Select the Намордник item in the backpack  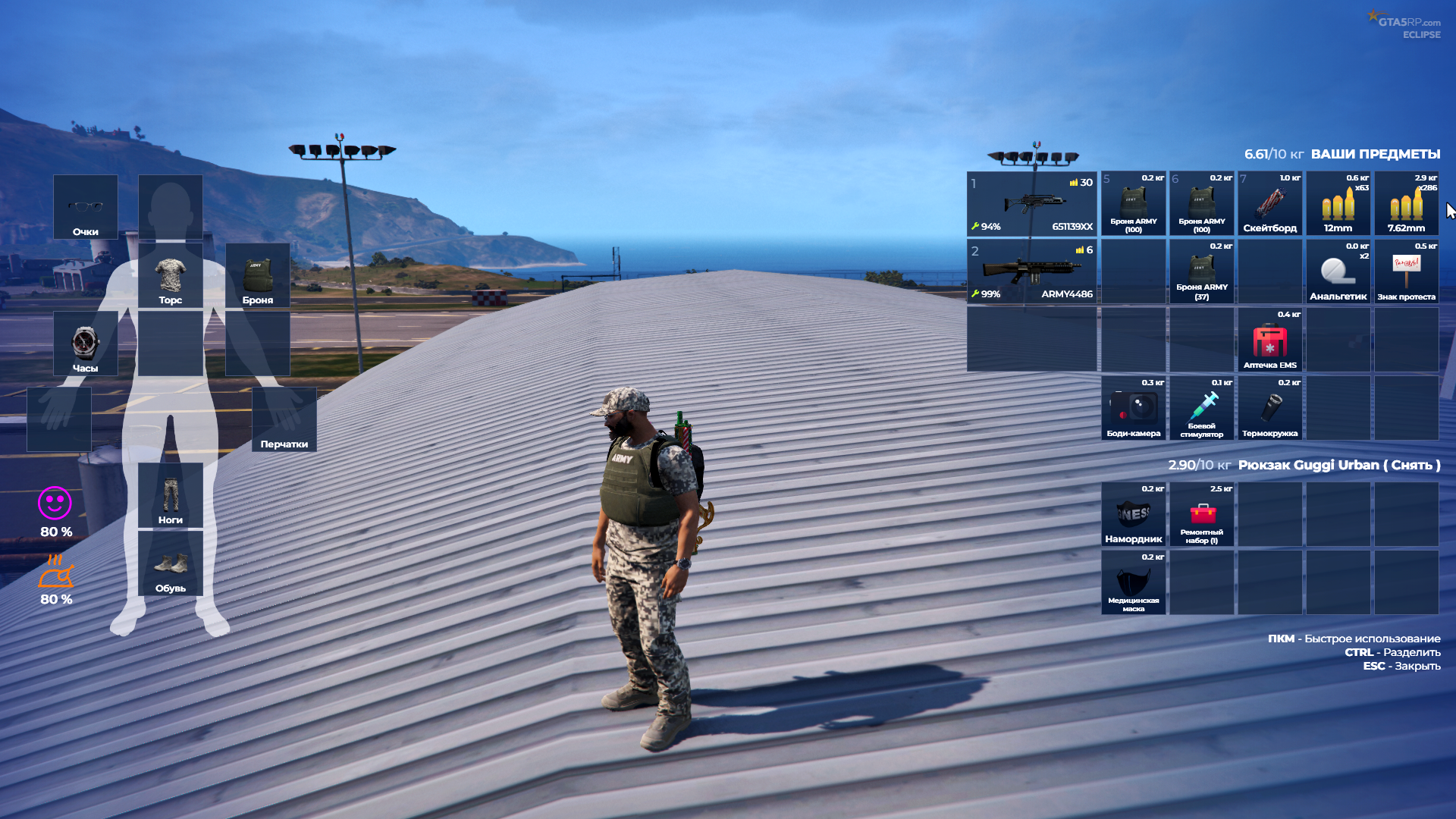pos(1133,515)
